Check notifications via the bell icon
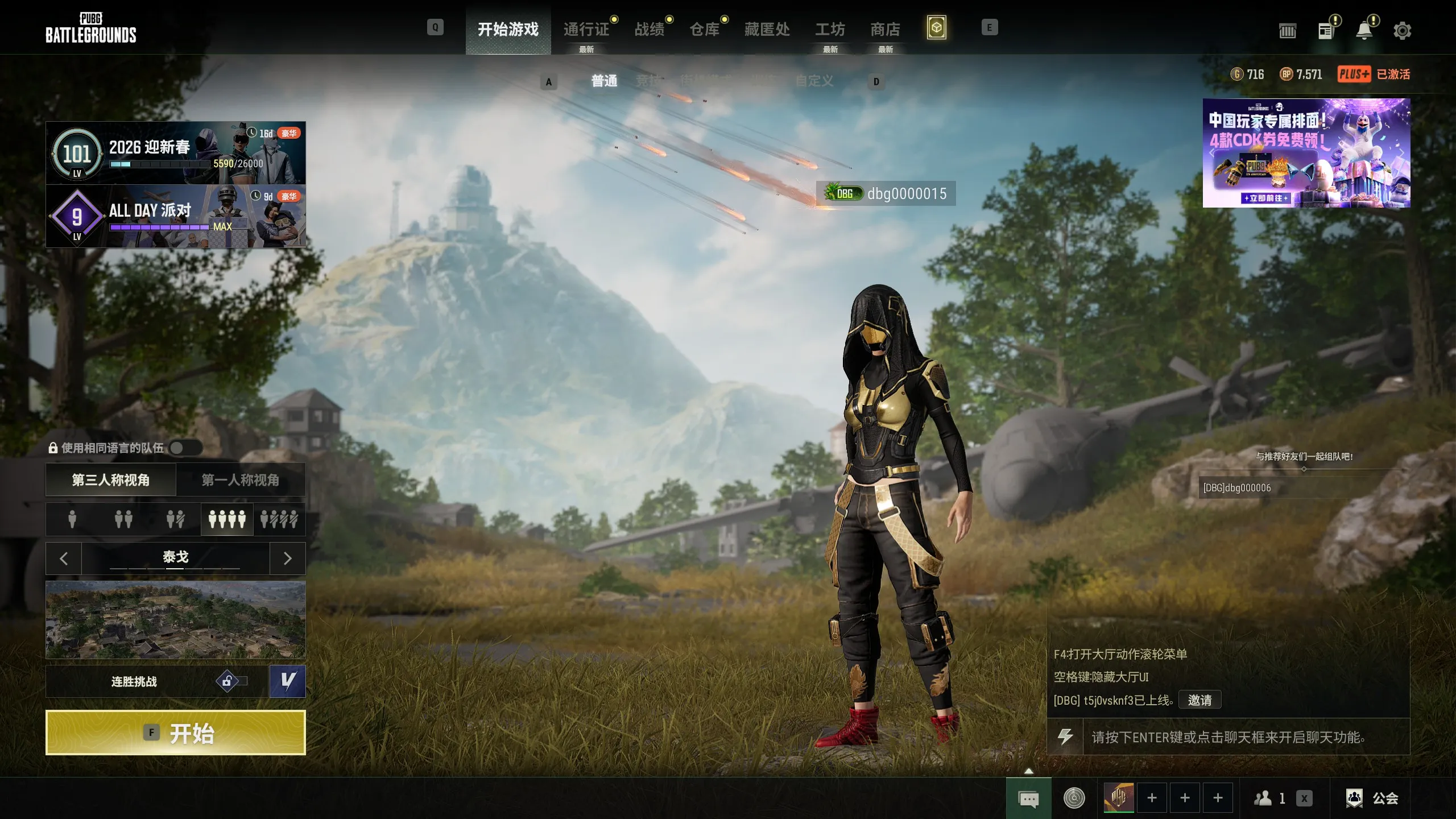The width and height of the screenshot is (1456, 819). pos(1364,31)
